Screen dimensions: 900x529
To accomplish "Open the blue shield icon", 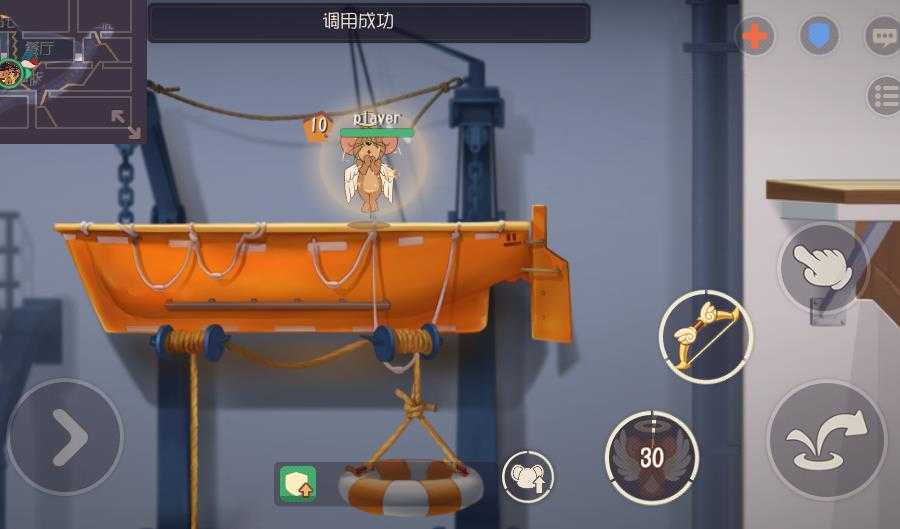I will click(x=818, y=36).
